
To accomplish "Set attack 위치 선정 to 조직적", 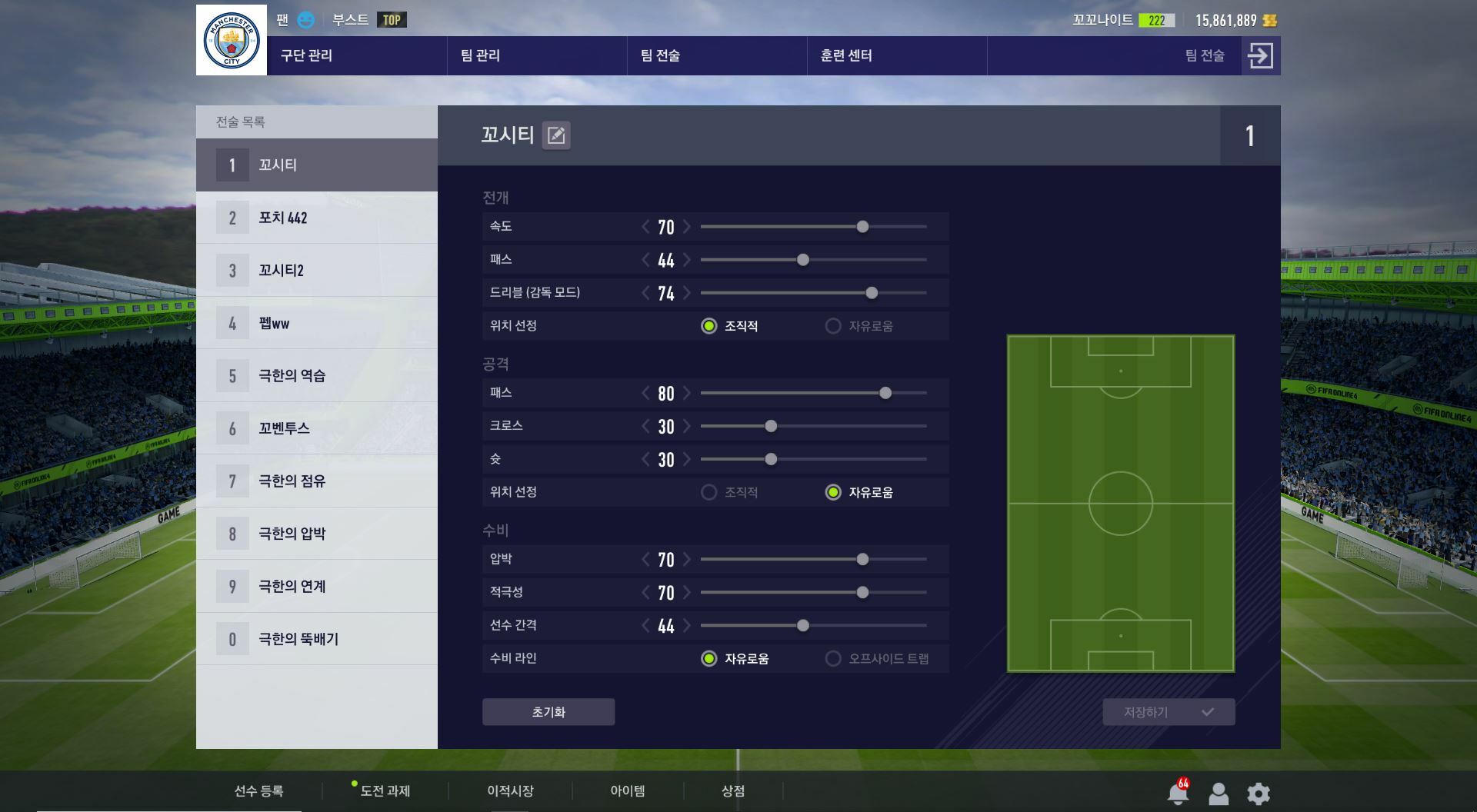I will 709,492.
